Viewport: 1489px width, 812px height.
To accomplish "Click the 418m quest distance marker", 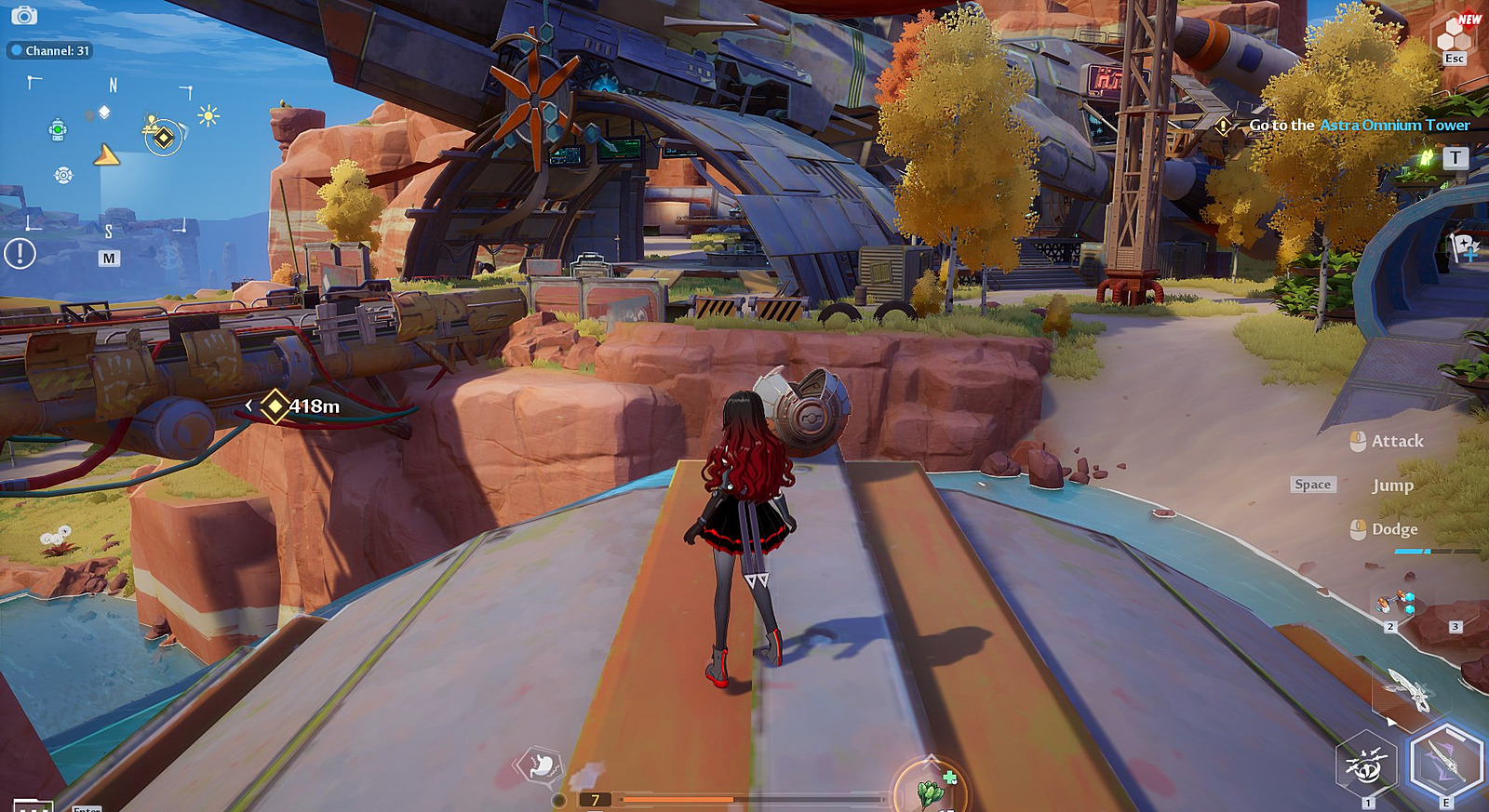I will (301, 406).
